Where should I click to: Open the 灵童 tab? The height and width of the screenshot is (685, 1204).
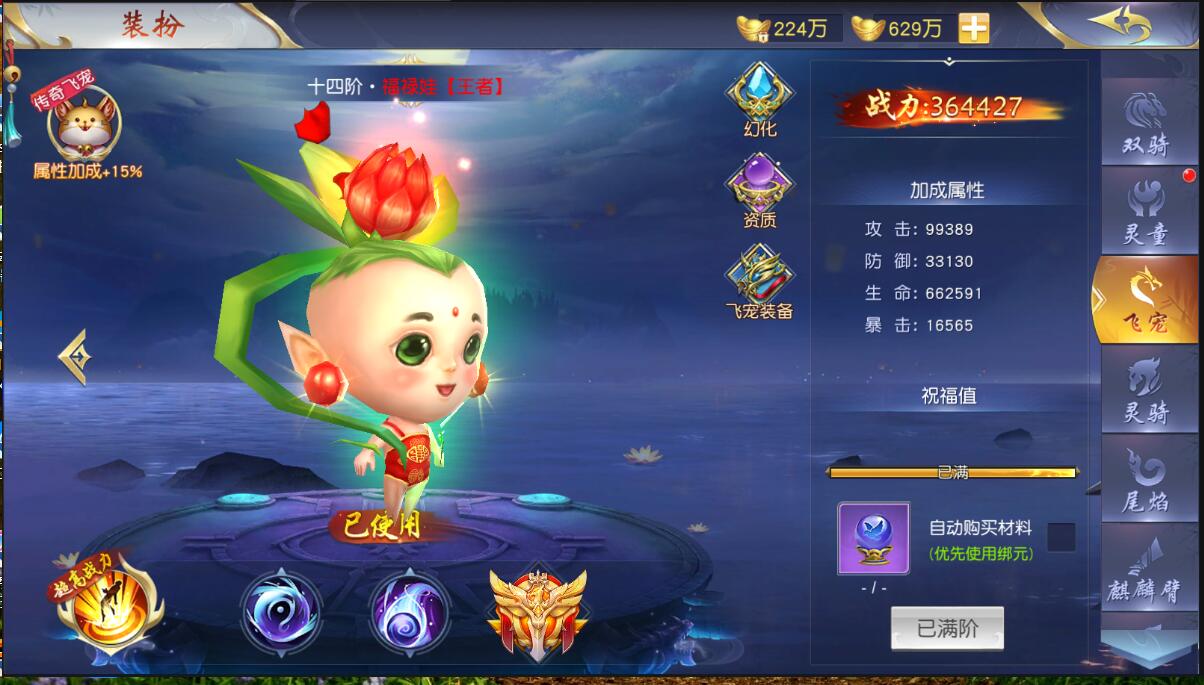point(1147,211)
